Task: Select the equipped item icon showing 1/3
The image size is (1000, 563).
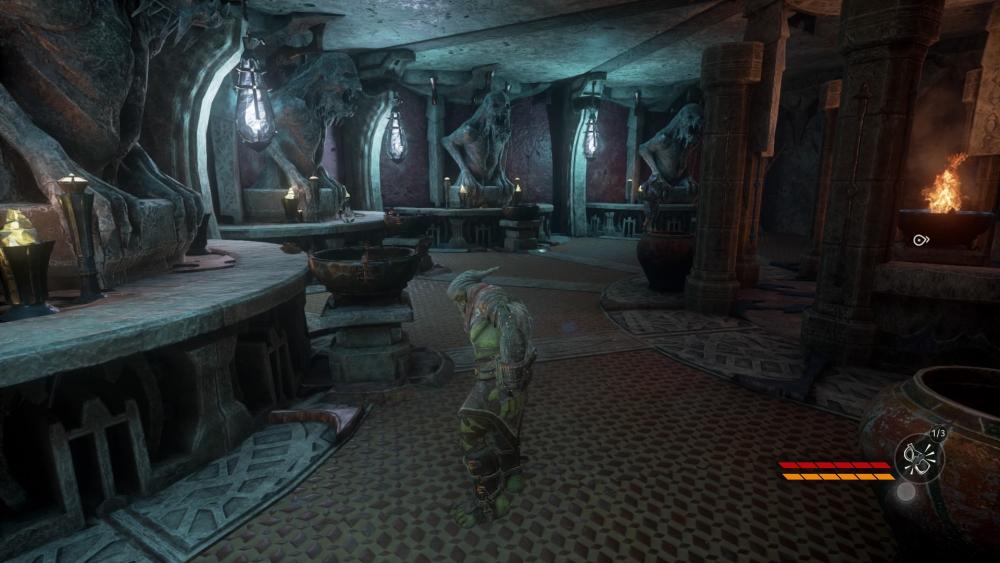Action: (918, 459)
